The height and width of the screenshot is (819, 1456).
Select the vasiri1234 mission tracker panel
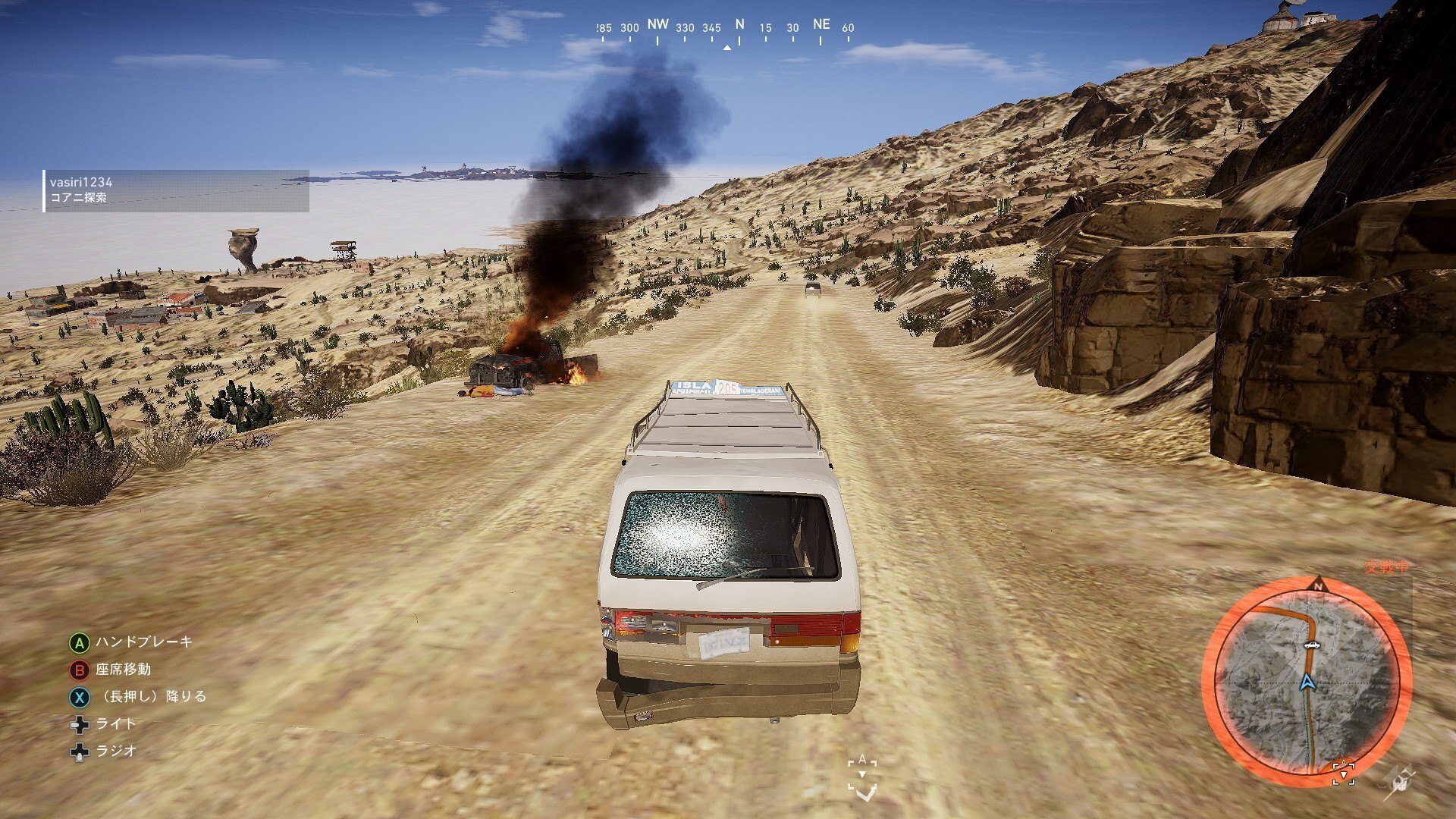pyautogui.click(x=176, y=190)
